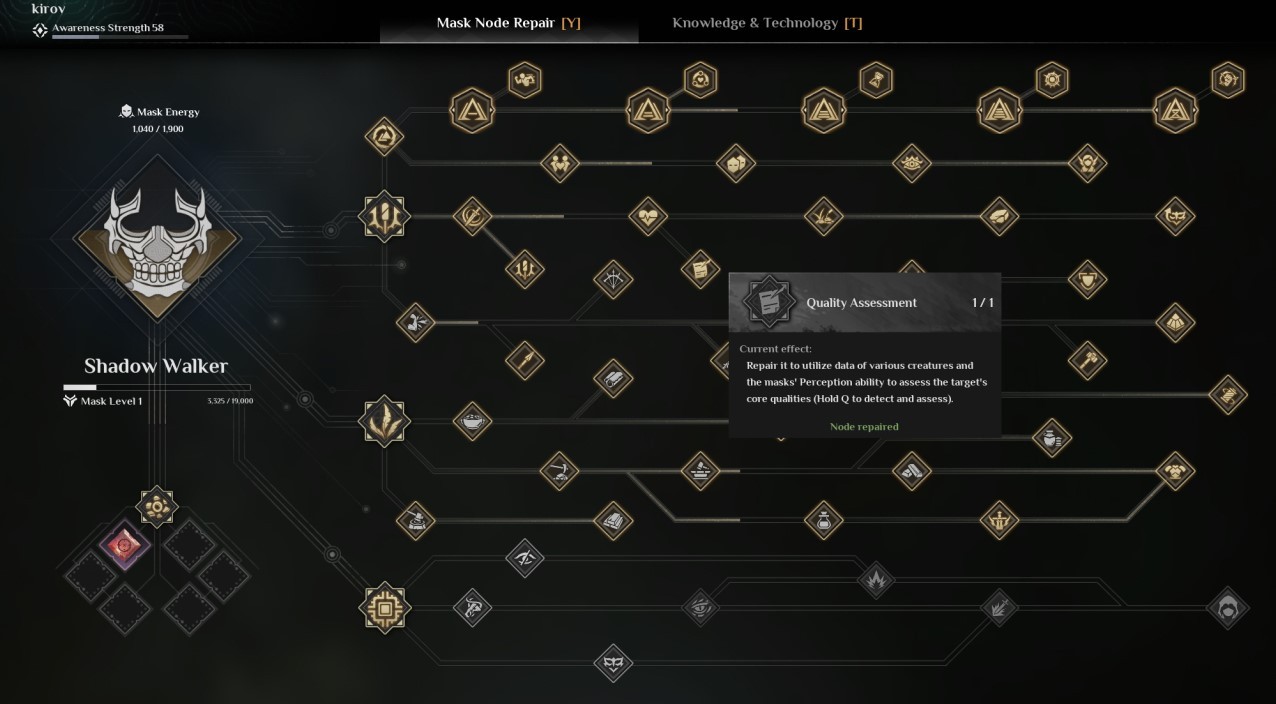1276x704 pixels.
Task: Choose the heartbeat heart node
Action: [x=647, y=216]
